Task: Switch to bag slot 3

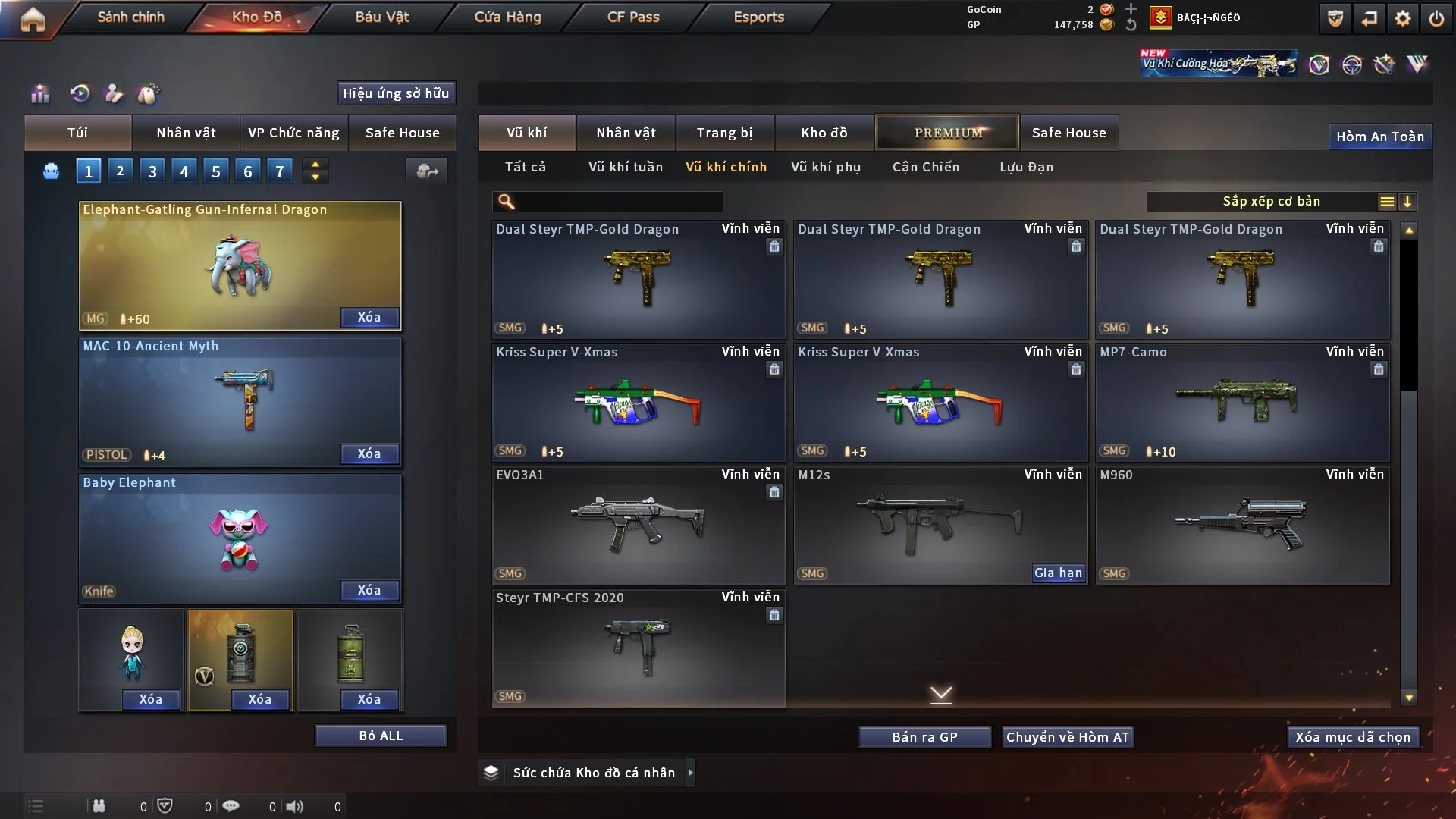Action: pos(152,171)
